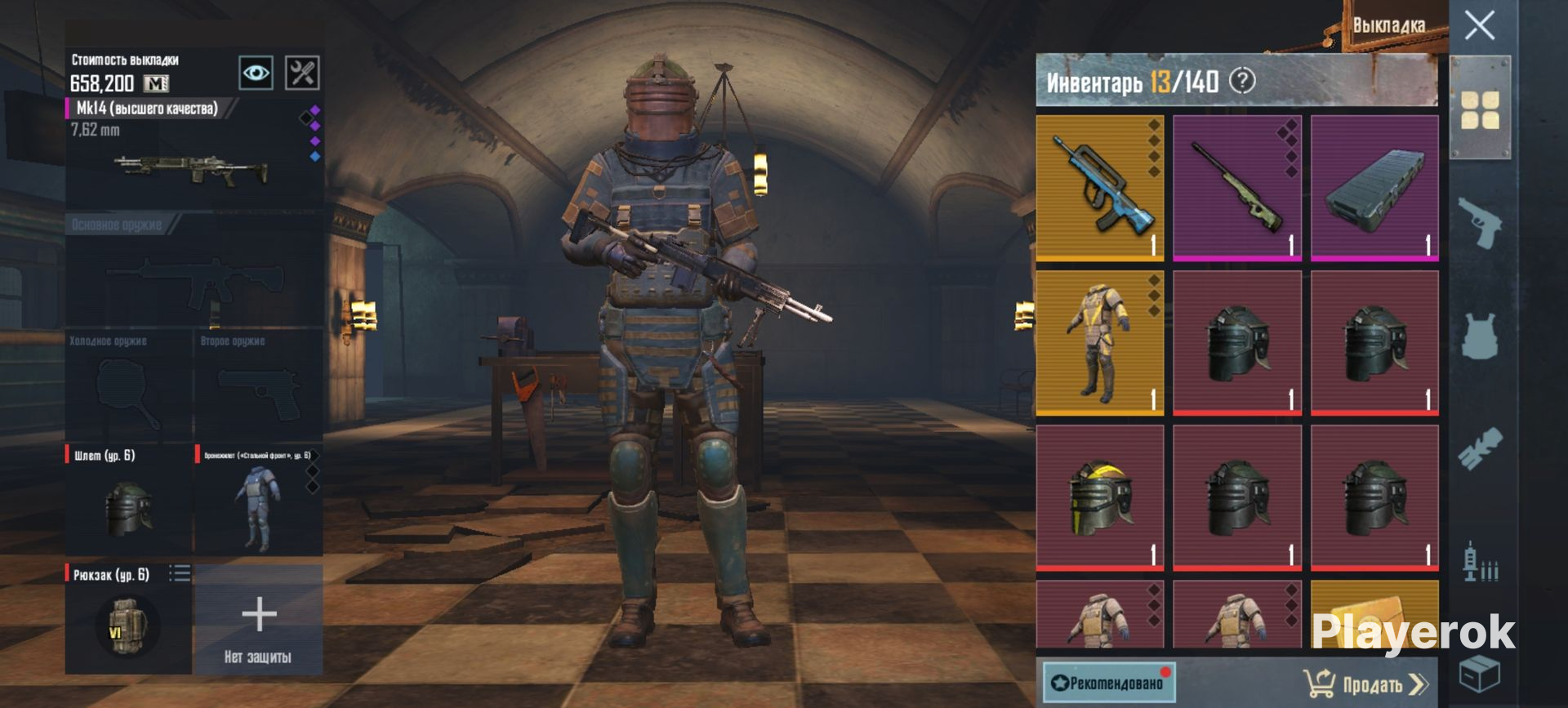Select the equipped Mk14 weapon slot
The width and height of the screenshot is (1568, 708).
194,154
